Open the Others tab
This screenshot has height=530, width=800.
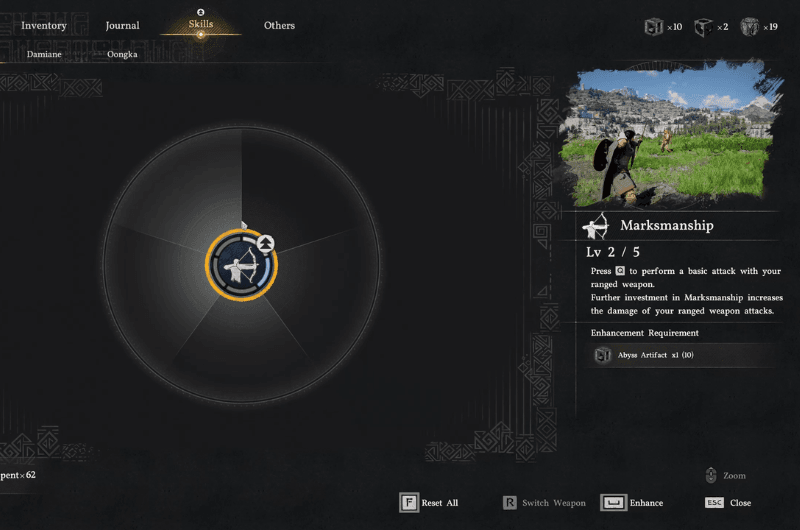[279, 25]
